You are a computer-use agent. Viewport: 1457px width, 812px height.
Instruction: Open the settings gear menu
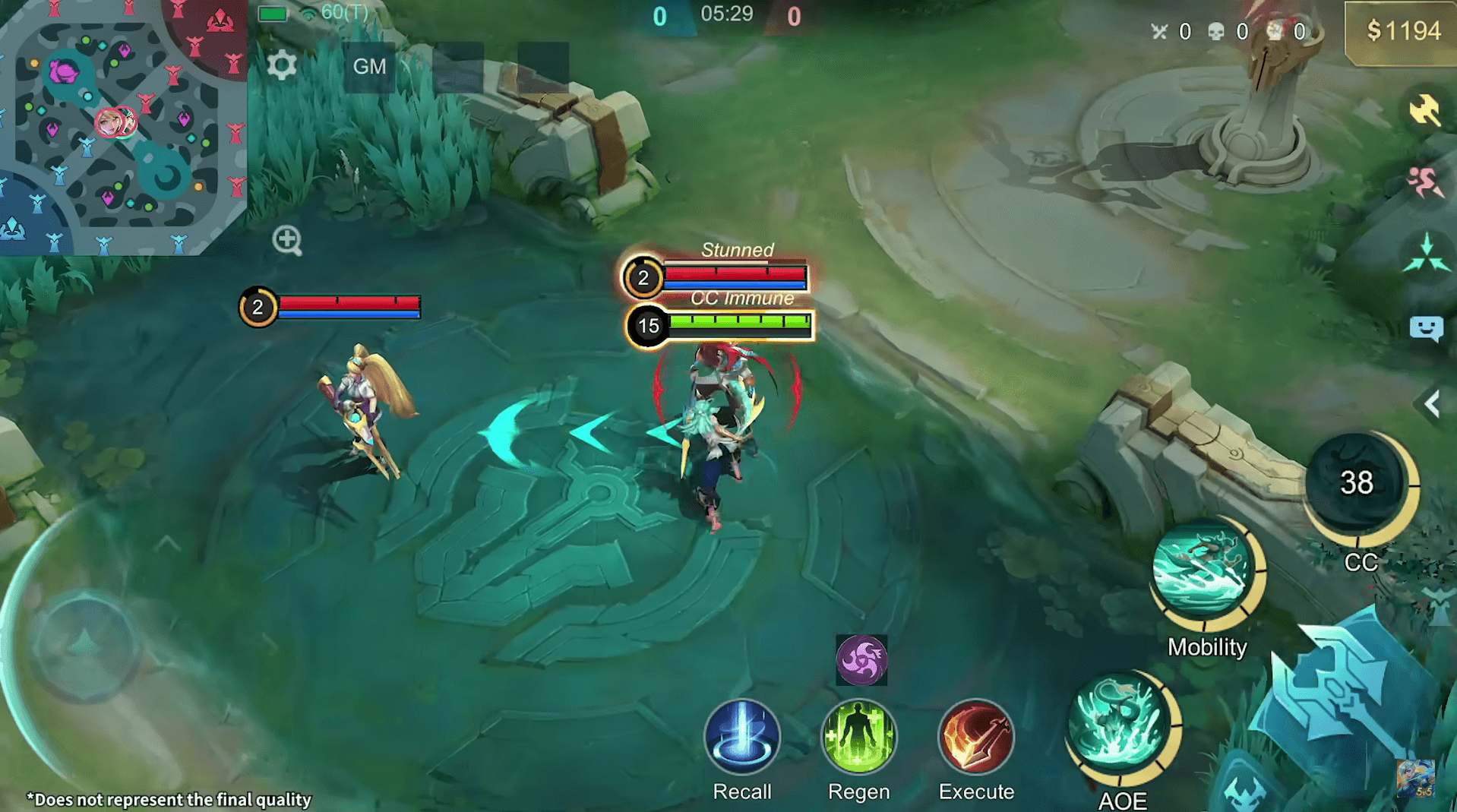click(282, 66)
